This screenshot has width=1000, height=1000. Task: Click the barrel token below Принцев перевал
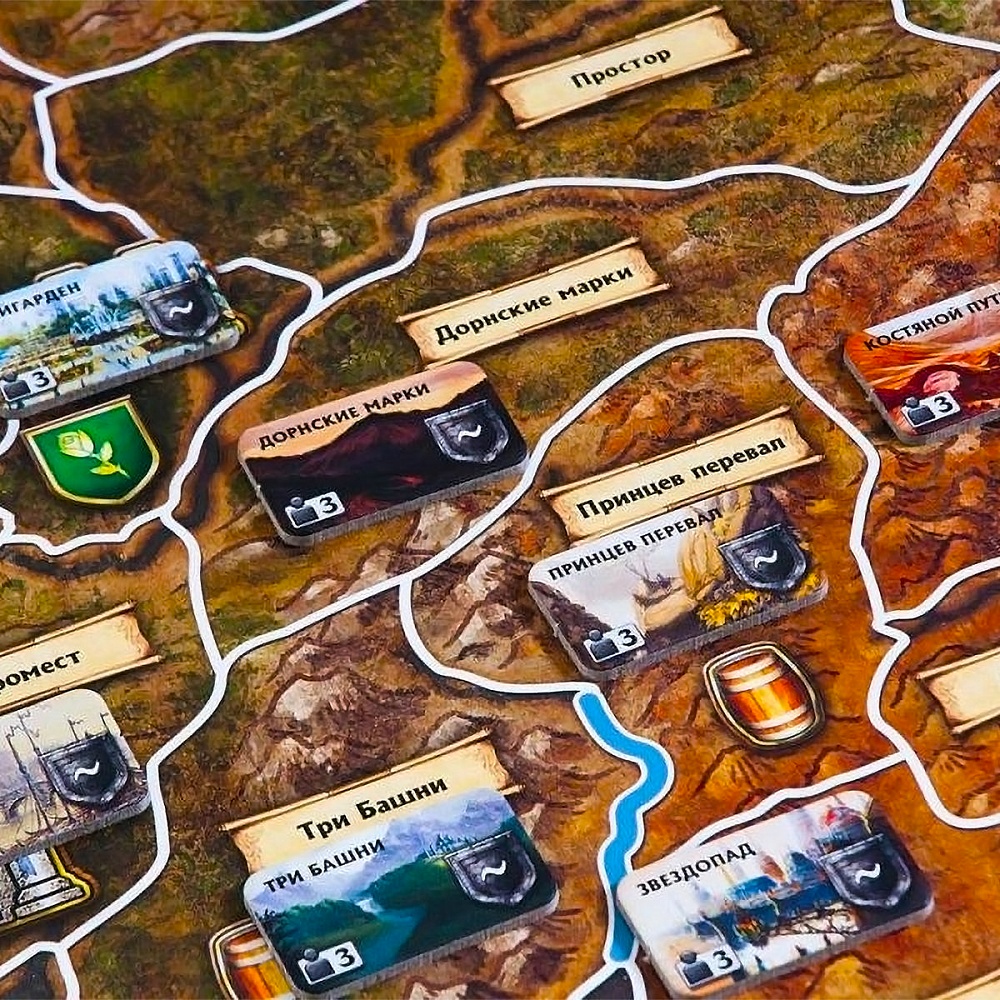(x=764, y=695)
